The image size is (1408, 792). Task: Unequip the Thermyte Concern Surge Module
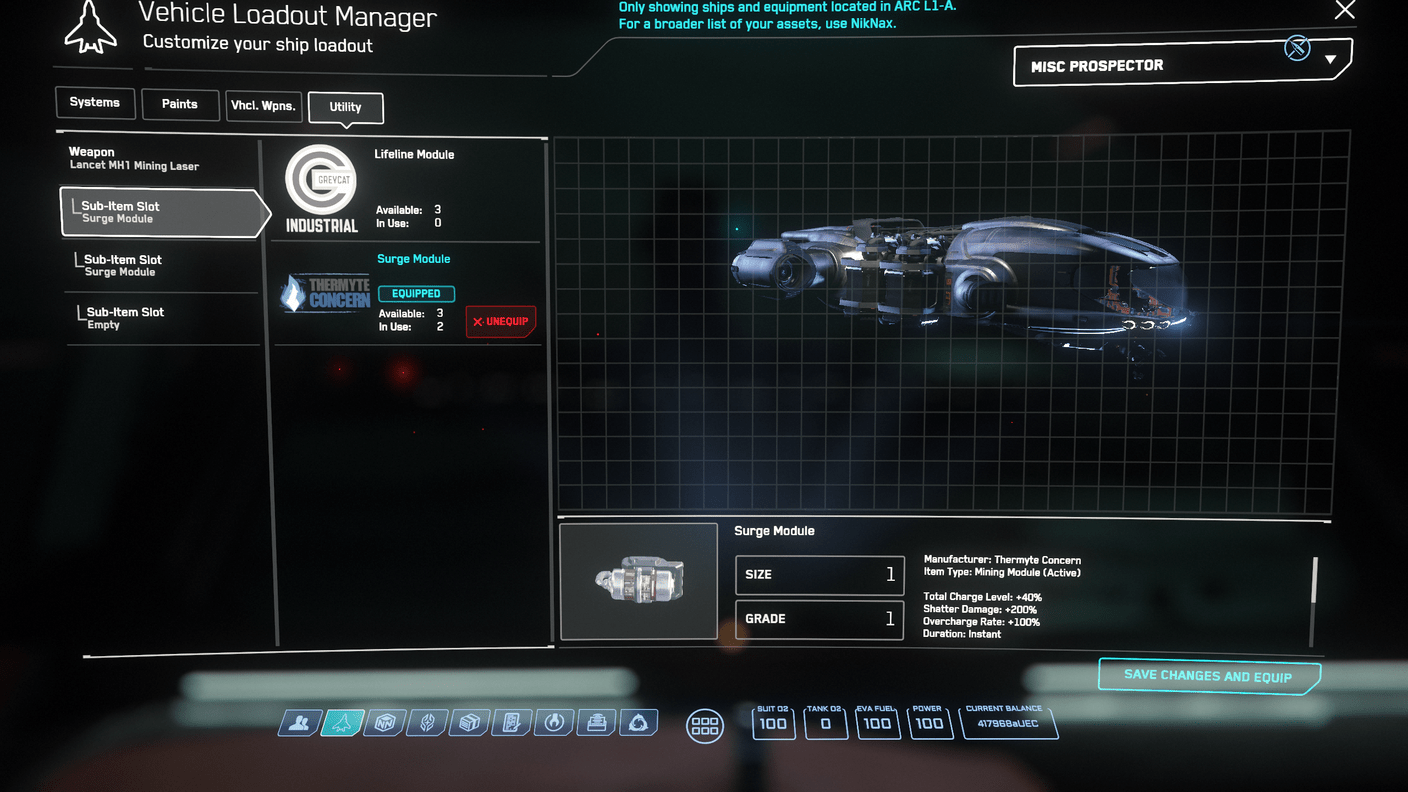[500, 321]
